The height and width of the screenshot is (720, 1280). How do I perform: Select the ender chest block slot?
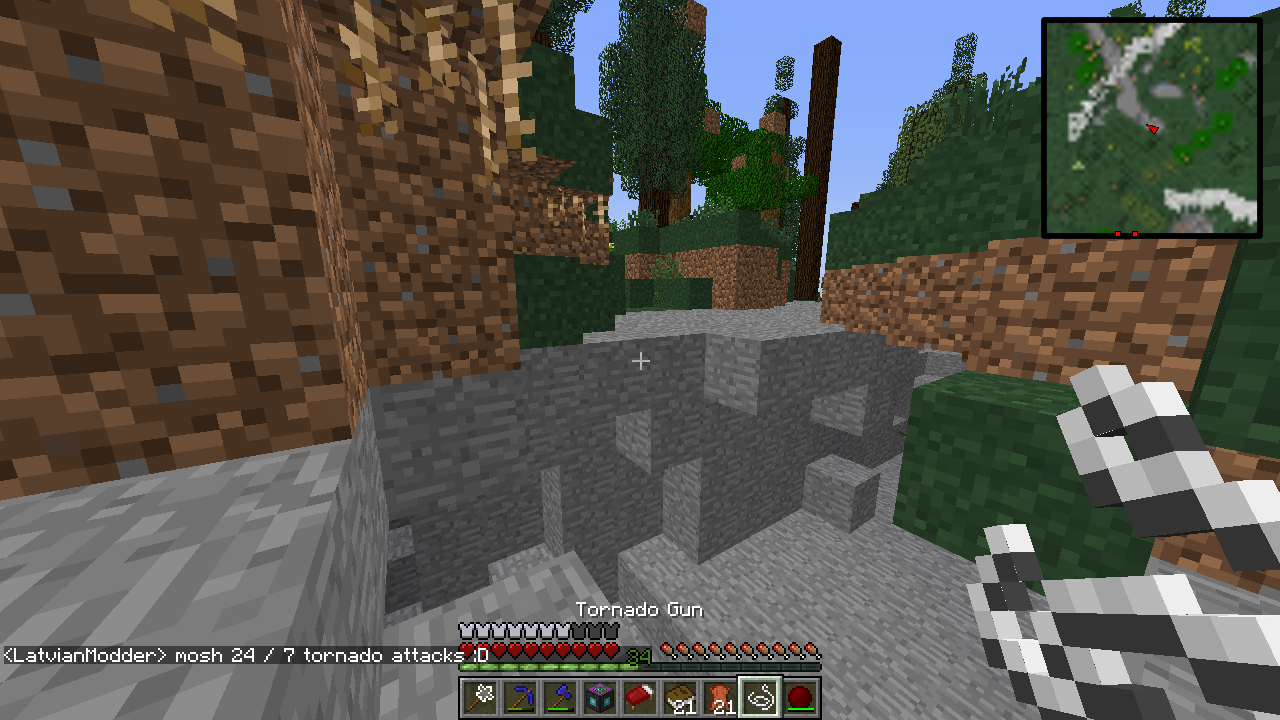[600, 697]
